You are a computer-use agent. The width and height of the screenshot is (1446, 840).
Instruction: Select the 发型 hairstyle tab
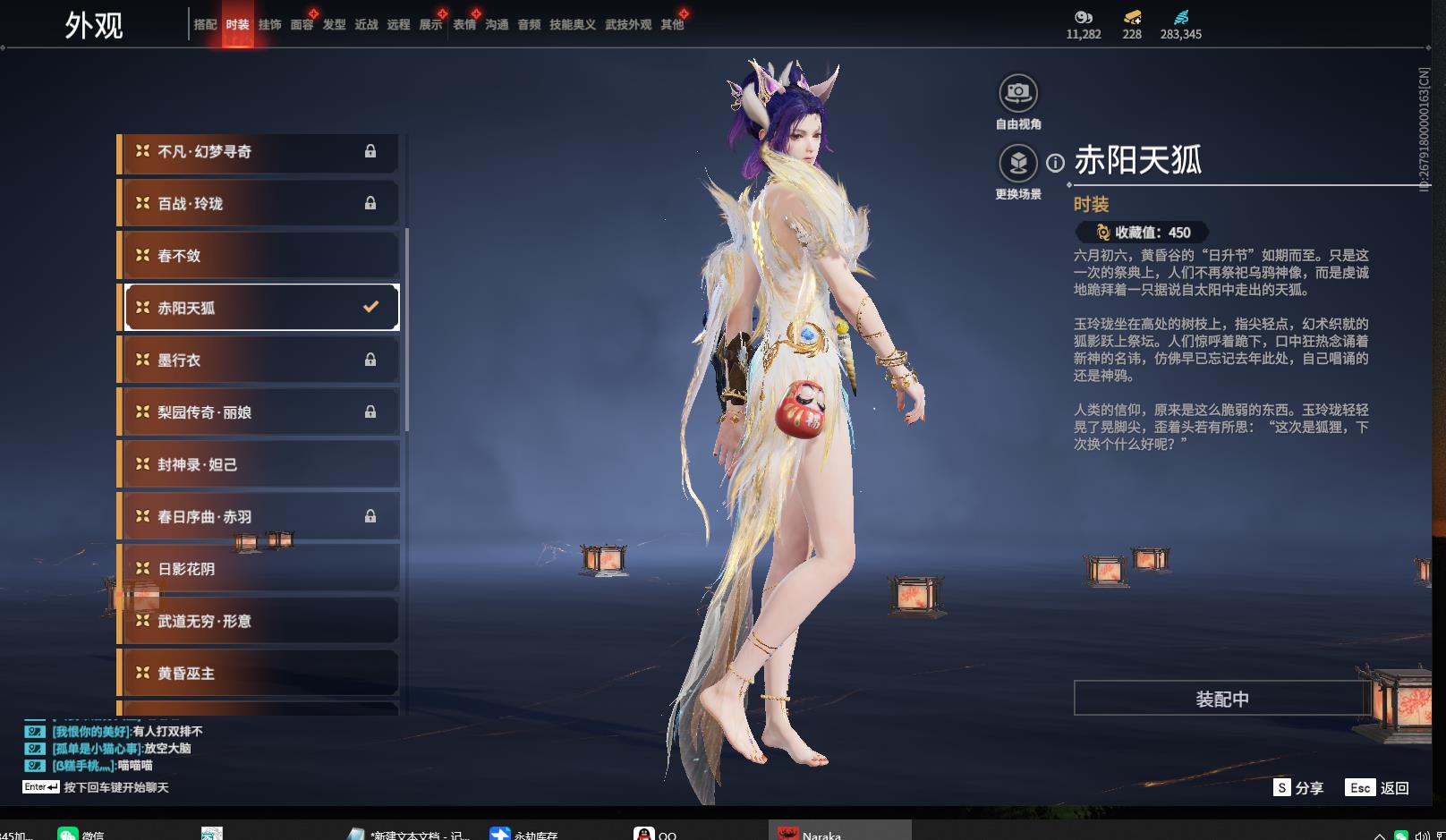[x=334, y=25]
